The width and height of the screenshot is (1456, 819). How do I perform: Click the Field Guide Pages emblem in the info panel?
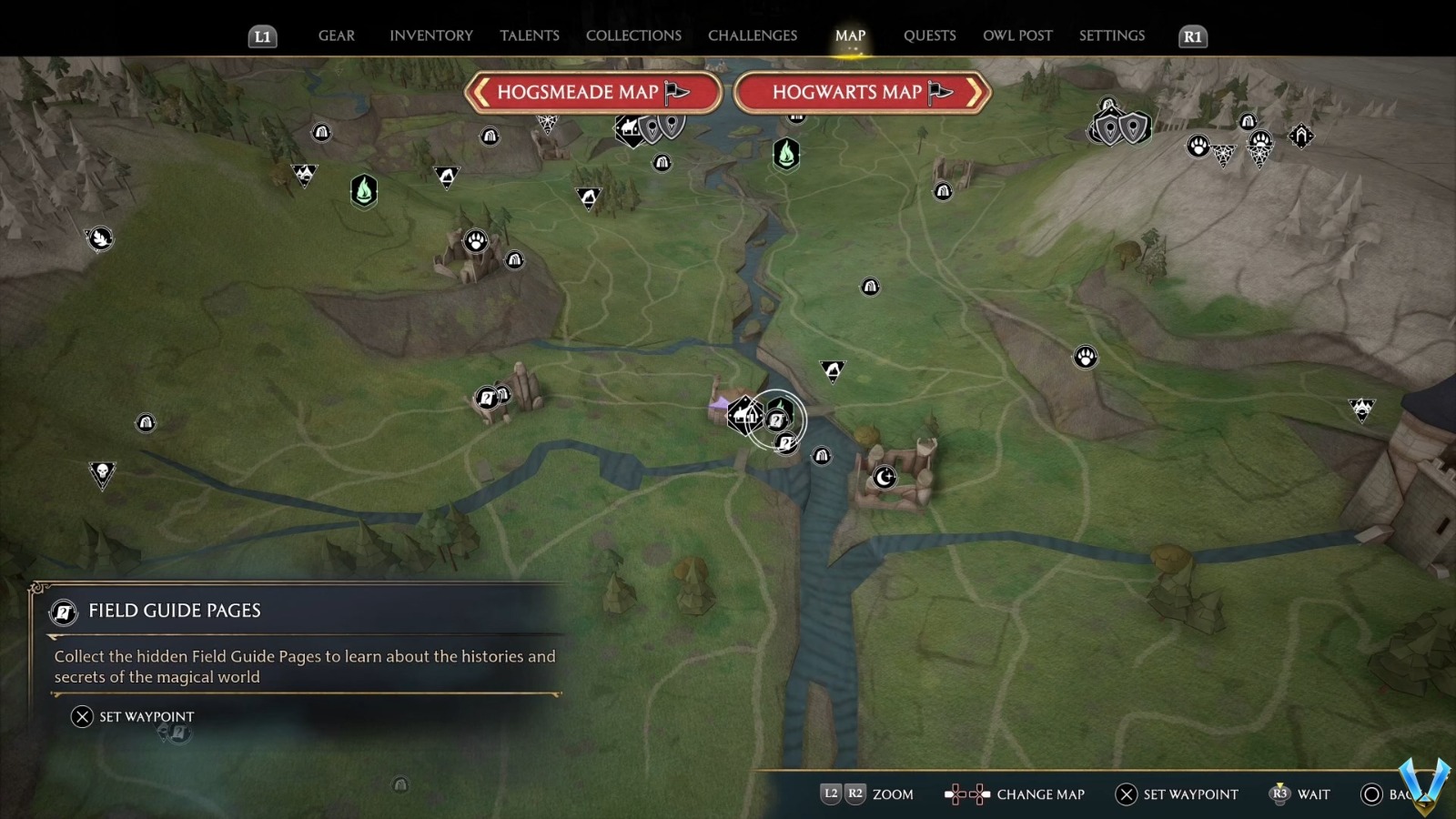(62, 612)
